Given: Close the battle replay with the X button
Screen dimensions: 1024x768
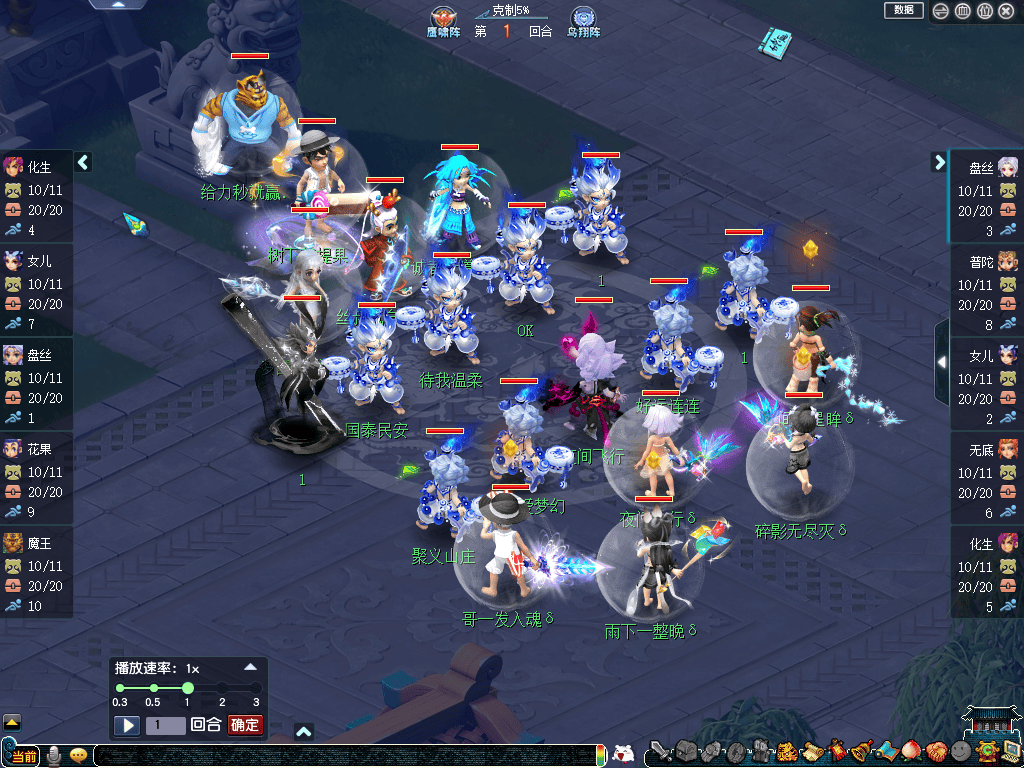Looking at the screenshot, I should pyautogui.click(x=1006, y=11).
